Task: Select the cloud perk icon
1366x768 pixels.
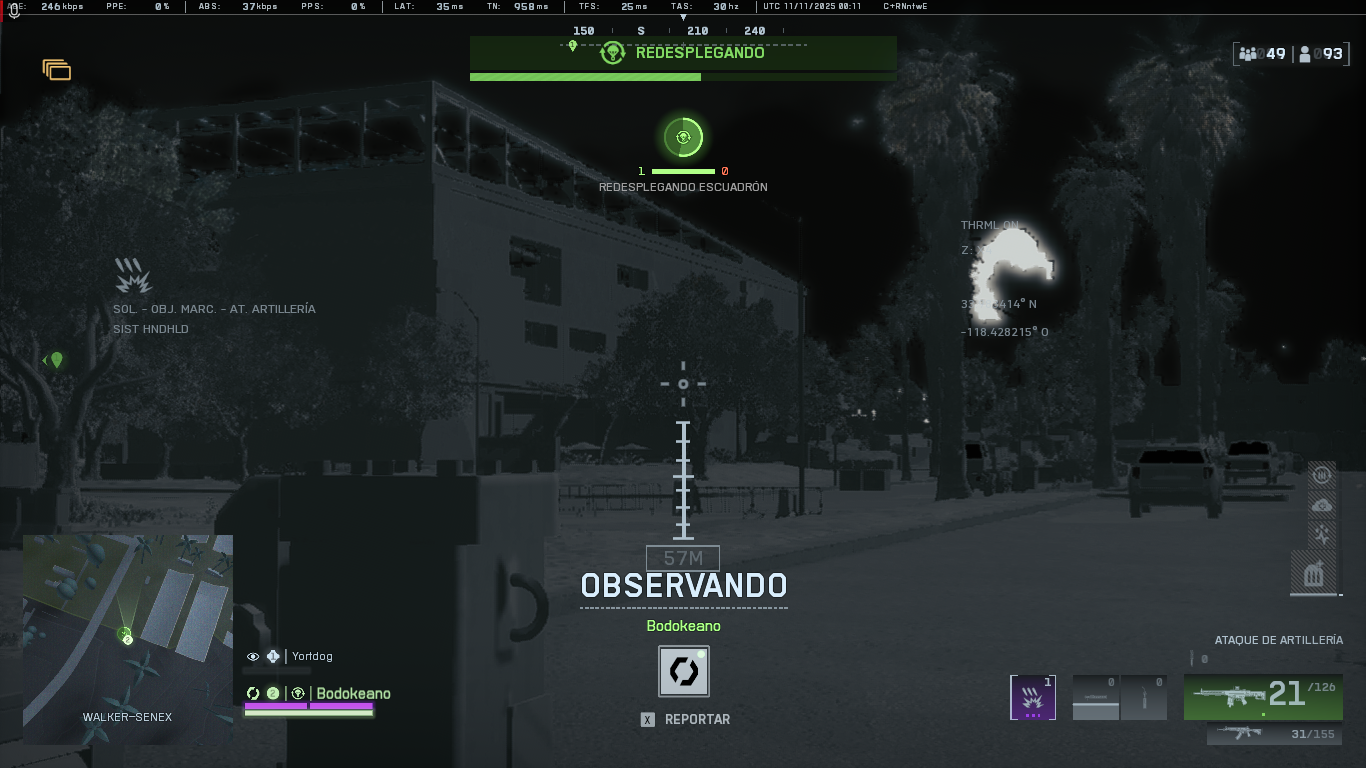Action: (x=1322, y=505)
